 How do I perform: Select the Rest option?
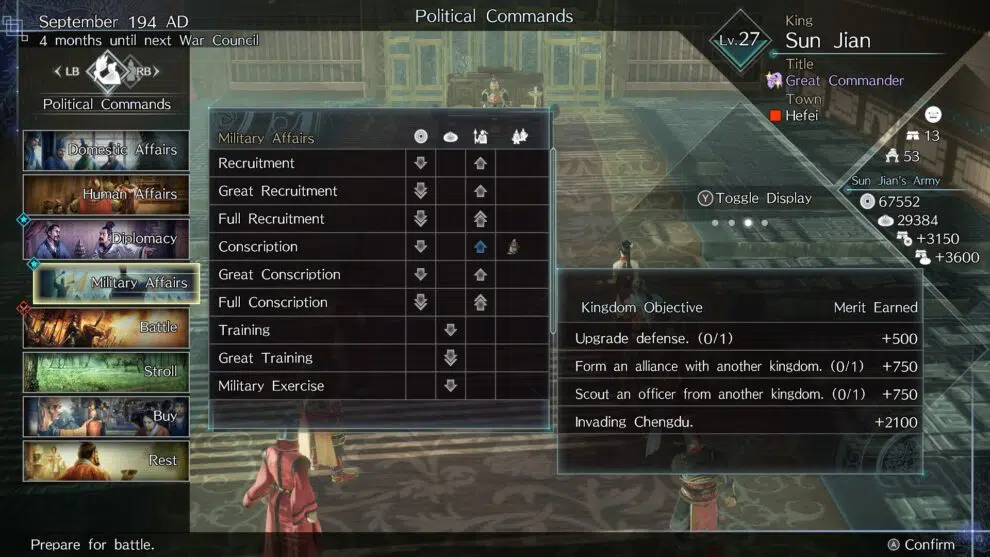[107, 461]
